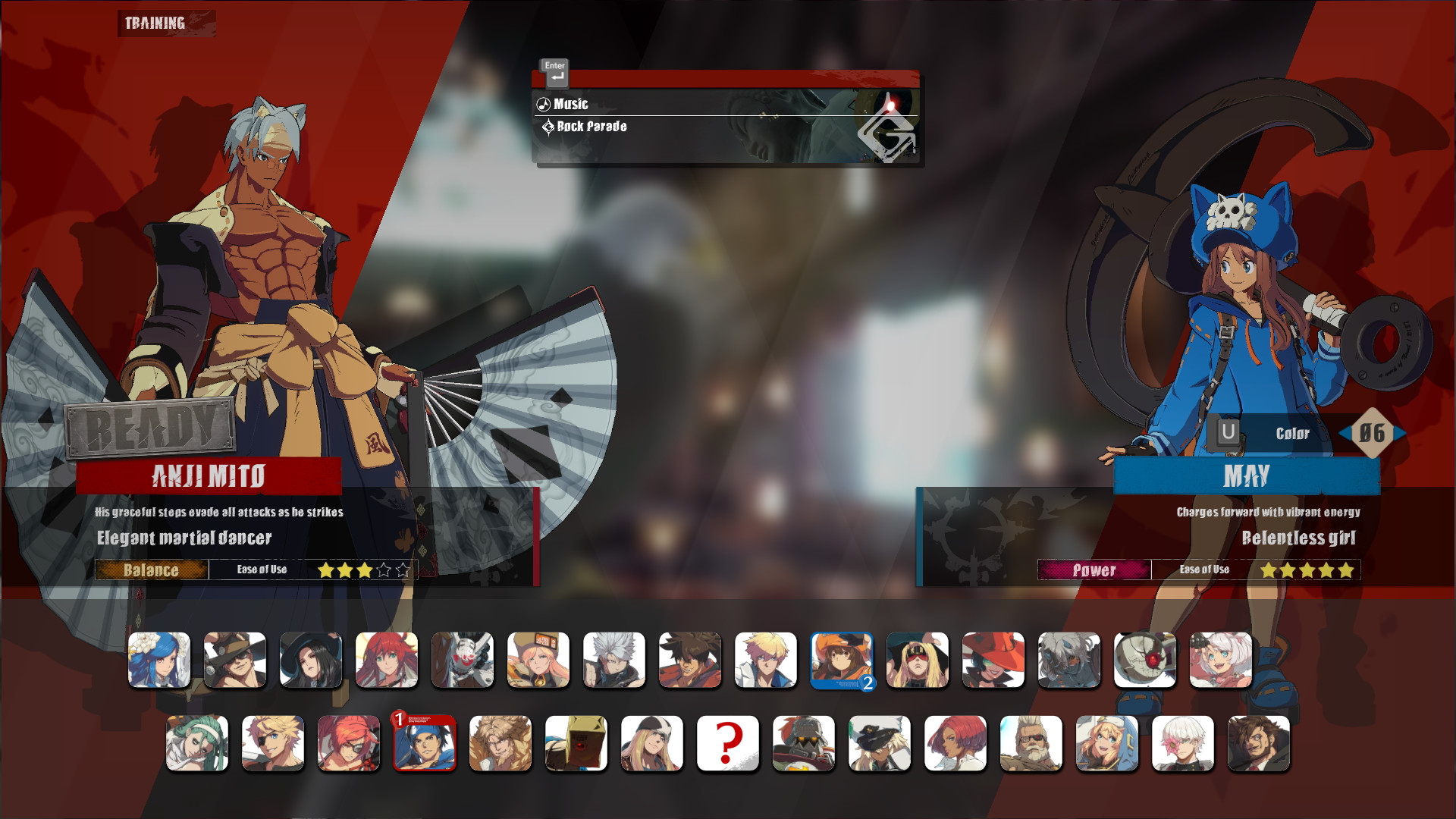Select Ramlethal Valentine's portrait
Viewport: 1456px width, 819px height.
point(880,743)
